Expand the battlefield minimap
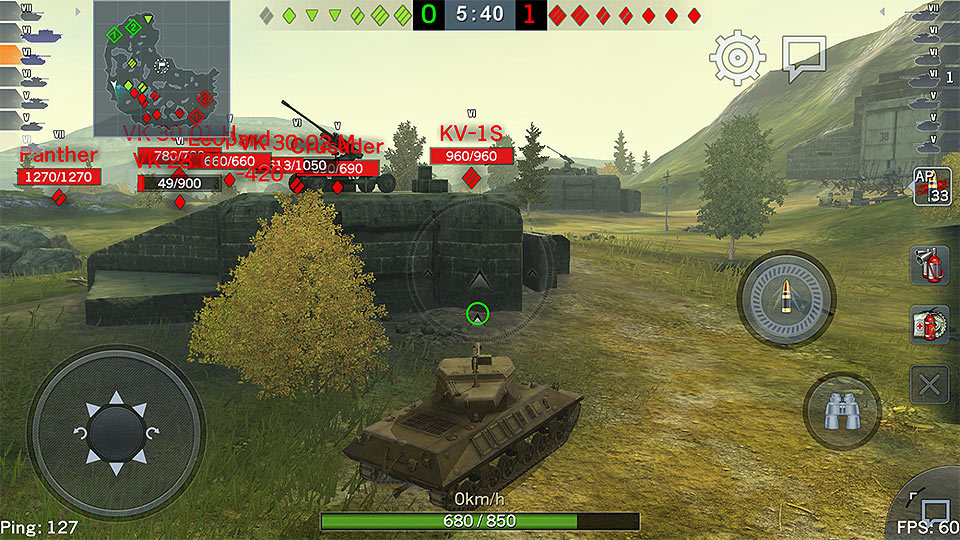960x540 pixels. [162, 68]
